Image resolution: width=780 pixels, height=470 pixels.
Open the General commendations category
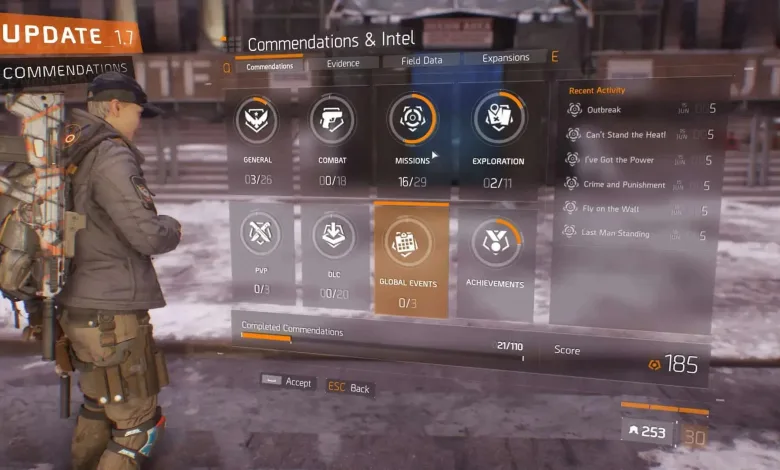click(x=258, y=140)
